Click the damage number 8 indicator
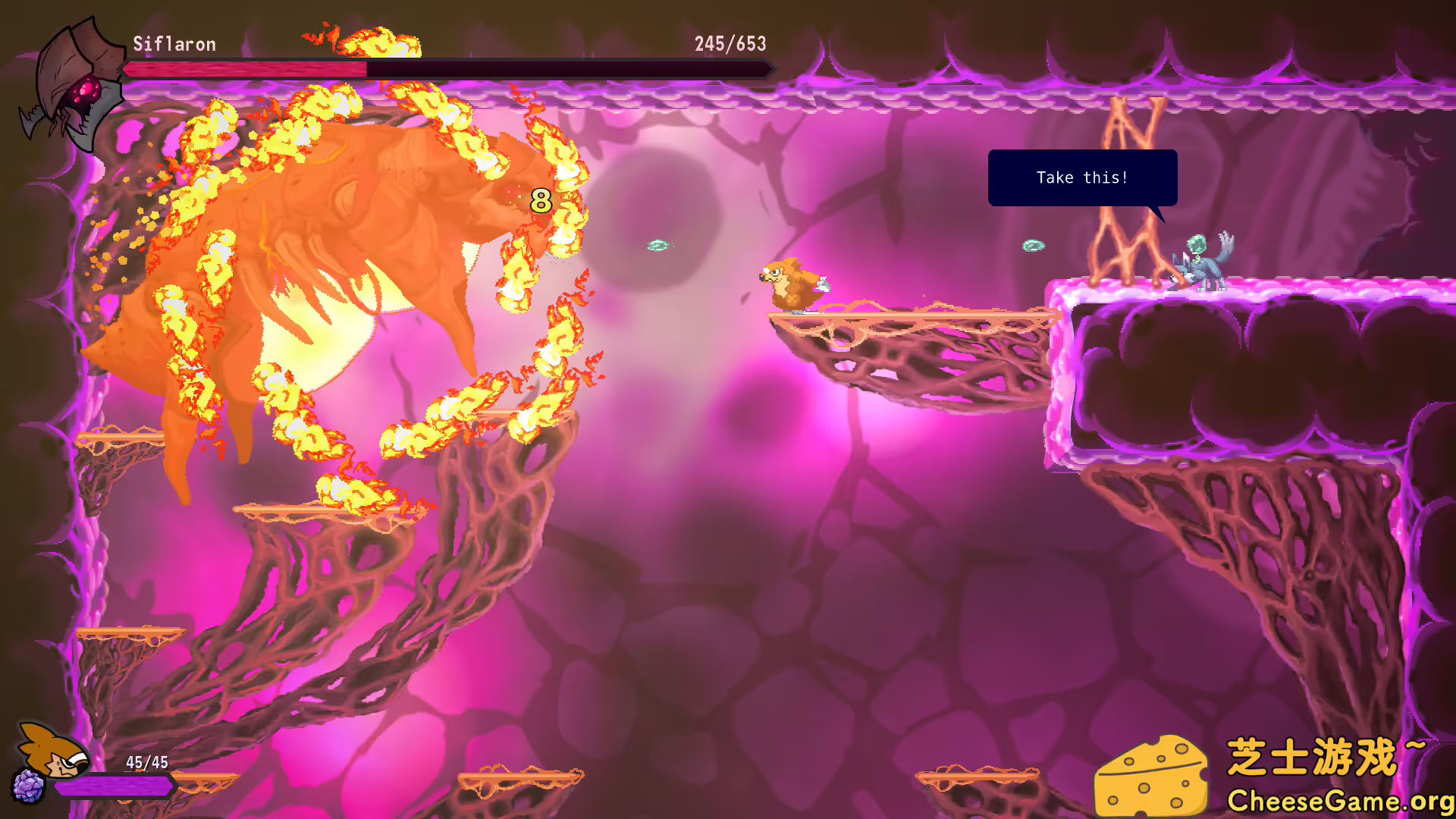1456x819 pixels. pos(540,201)
